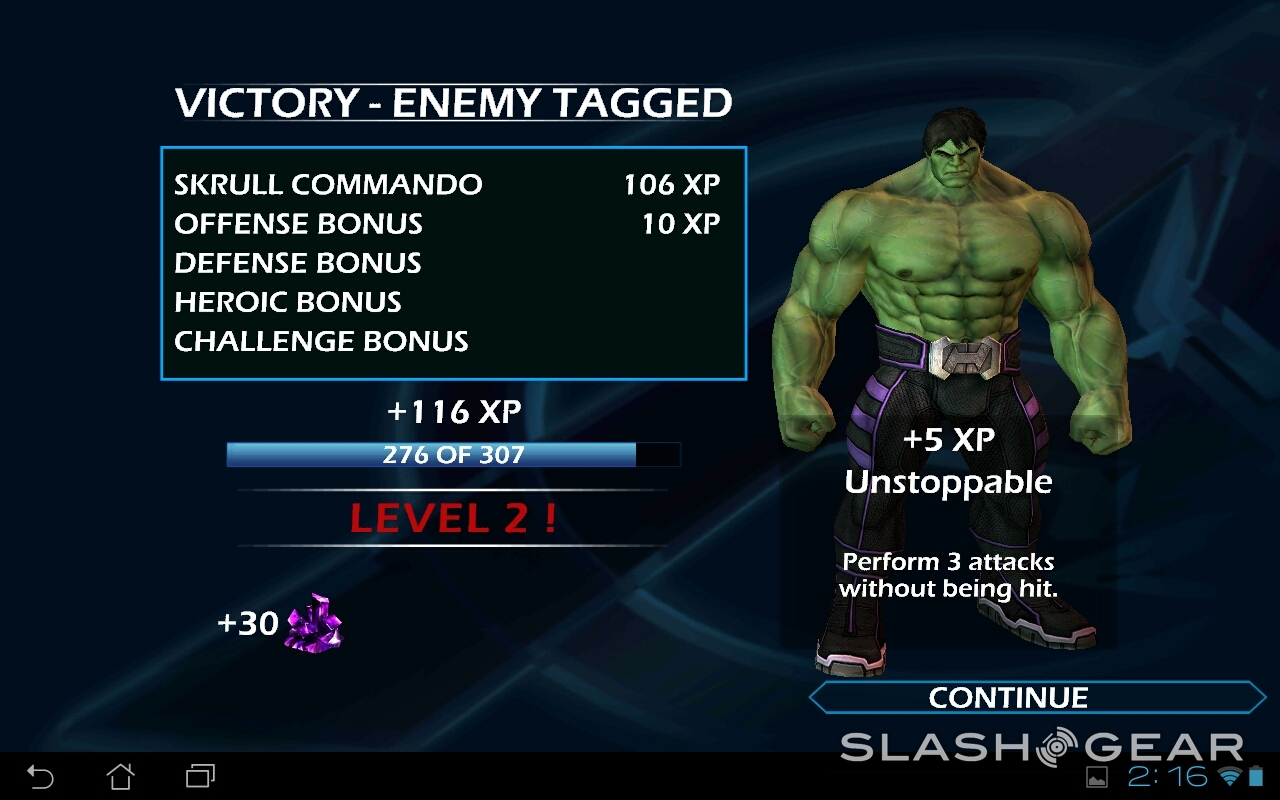This screenshot has height=800, width=1280.
Task: Click the LEVEL 2 announcement text
Action: (x=455, y=518)
